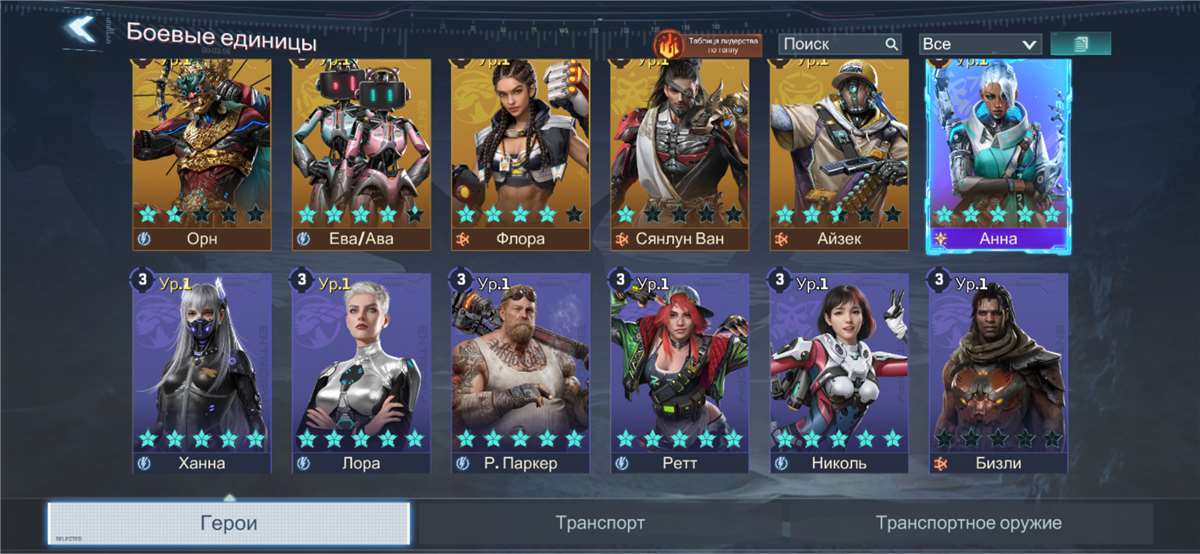The height and width of the screenshot is (554, 1200).
Task: Choose the Ева/Ава hero card
Action: [361, 150]
